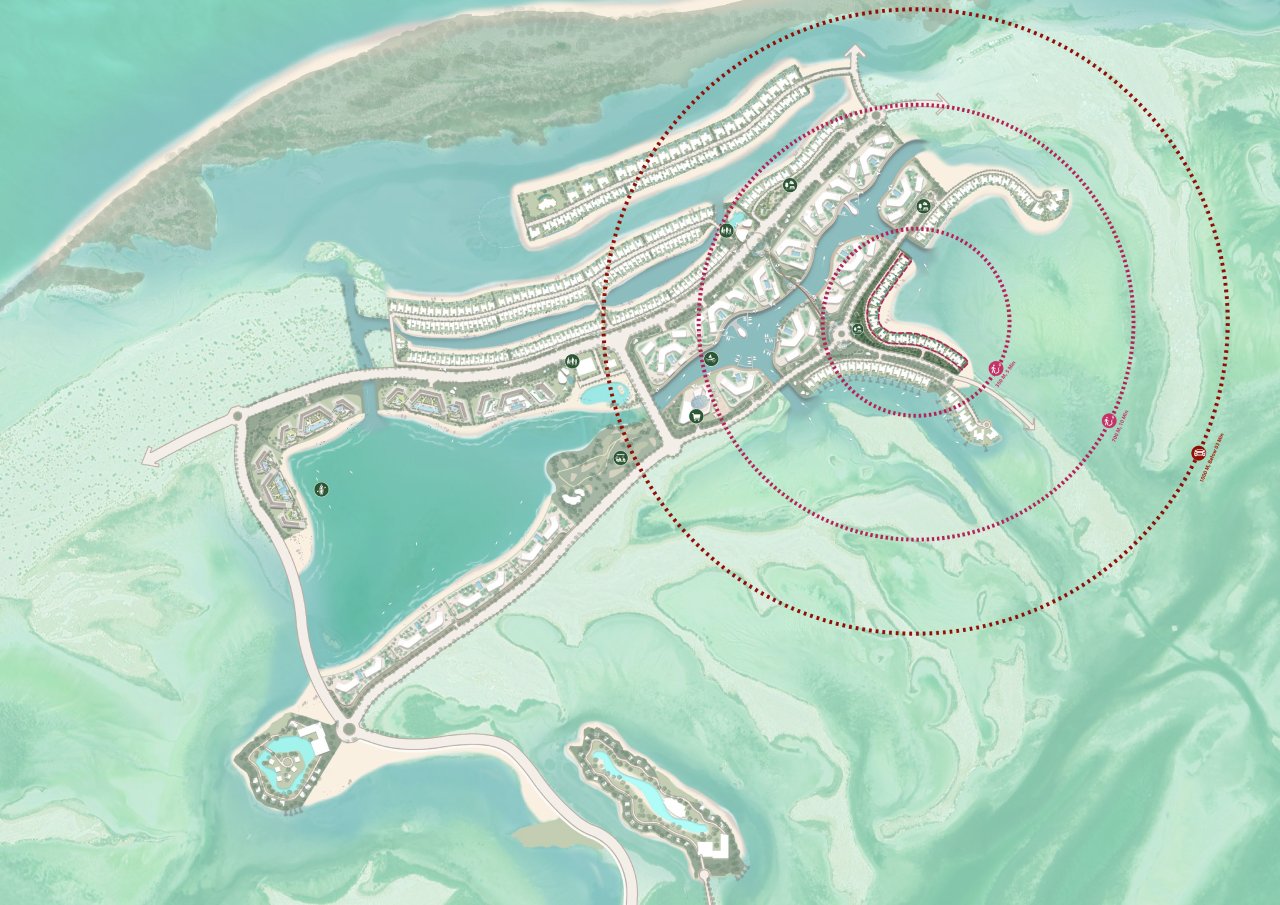This screenshot has height=905, width=1280.
Task: Click the 700 M, 10 Min walking marker
Action: [x=1108, y=421]
